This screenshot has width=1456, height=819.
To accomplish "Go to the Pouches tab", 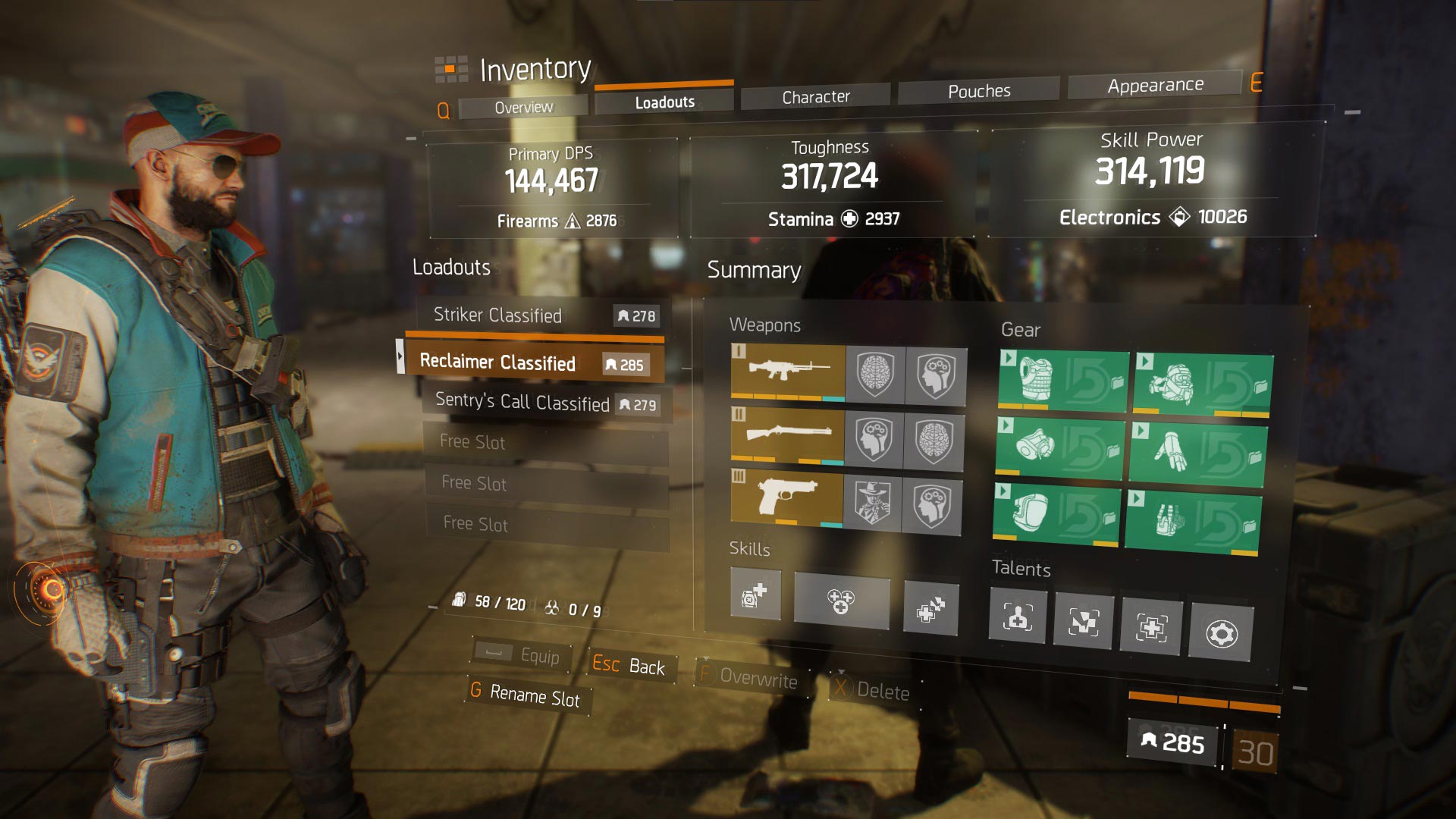I will [978, 91].
